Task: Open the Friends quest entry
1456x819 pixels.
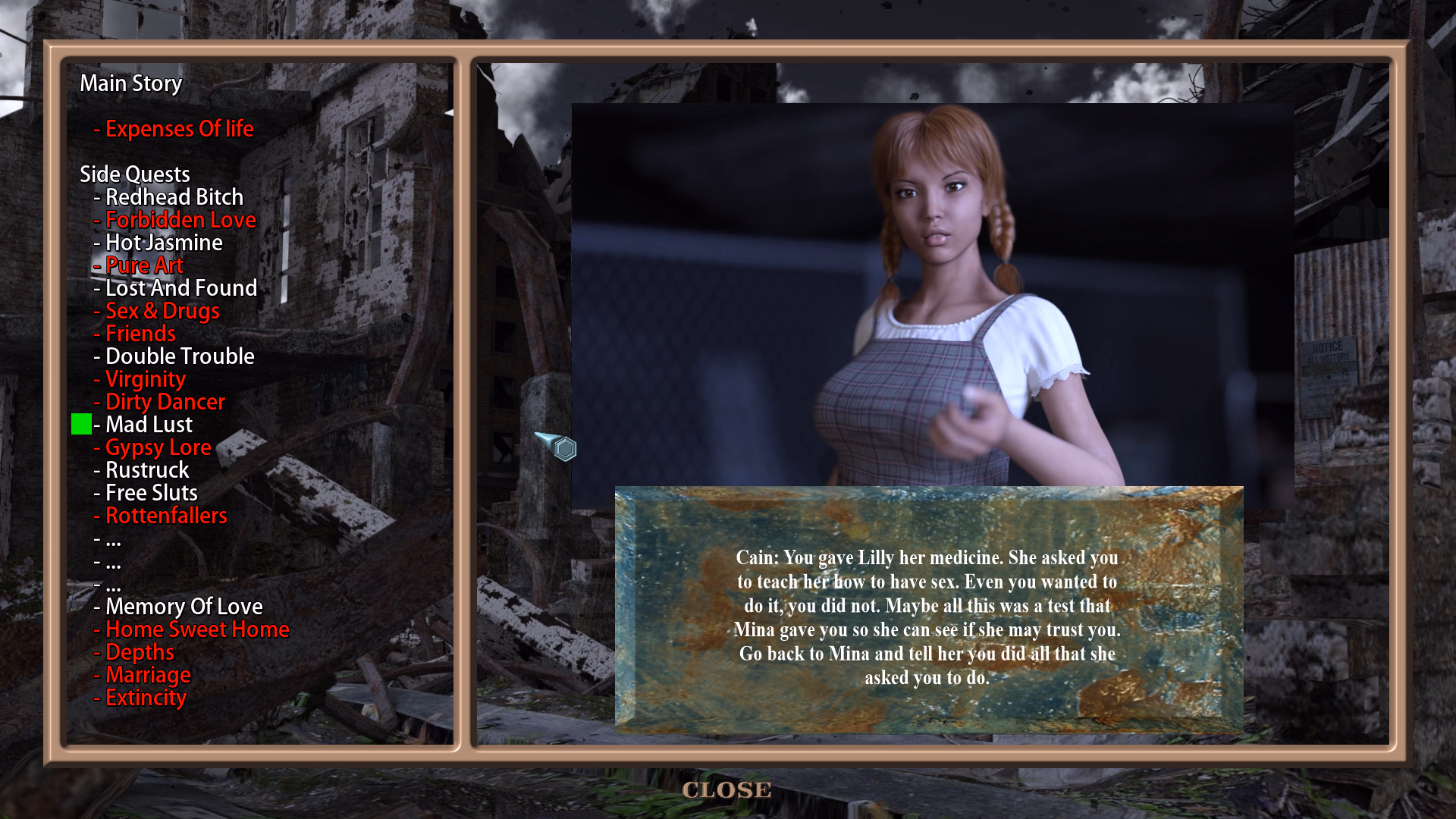Action: pos(140,334)
